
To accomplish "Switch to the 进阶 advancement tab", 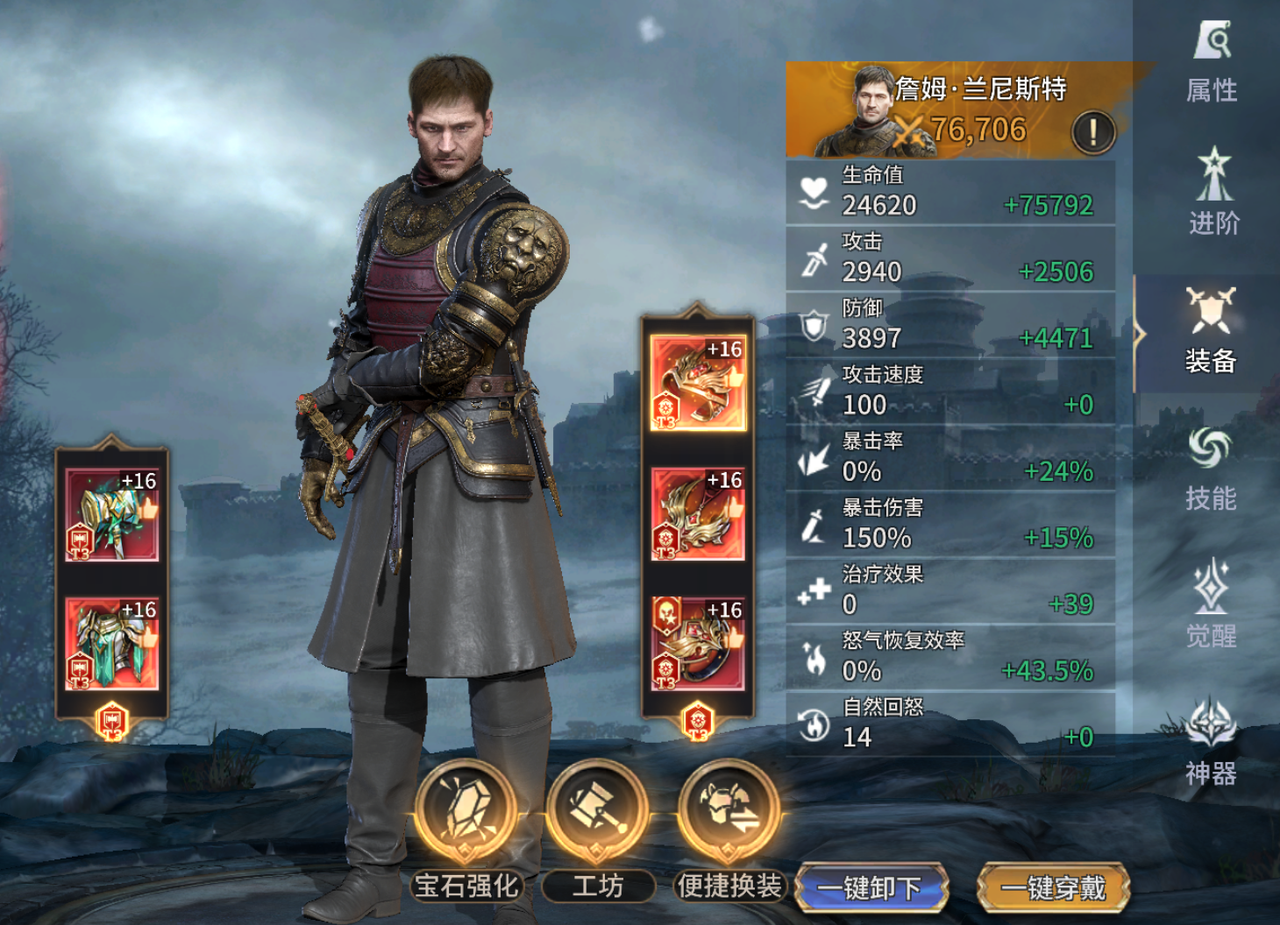I will click(x=1213, y=194).
